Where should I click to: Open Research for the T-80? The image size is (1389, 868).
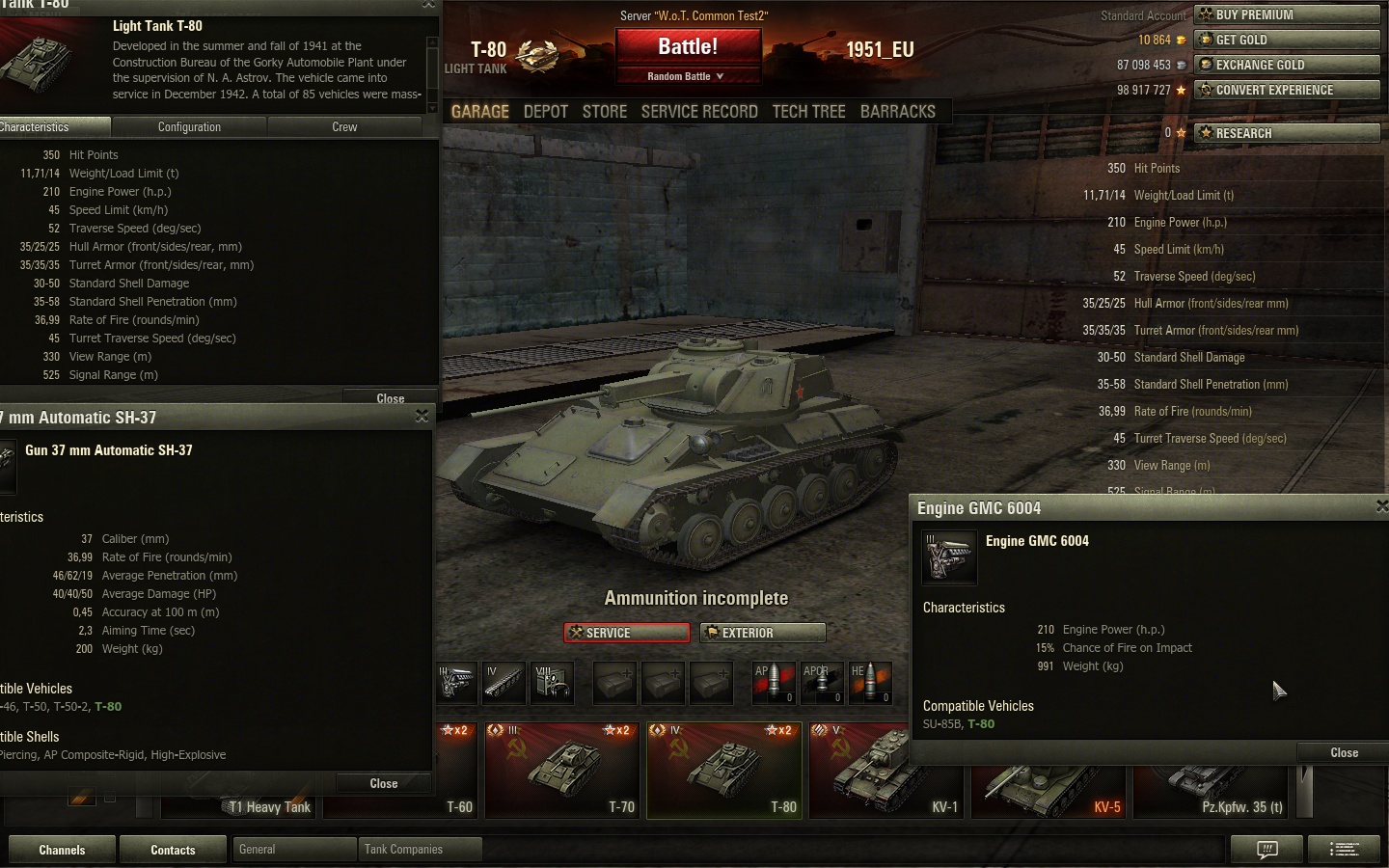[x=1287, y=133]
